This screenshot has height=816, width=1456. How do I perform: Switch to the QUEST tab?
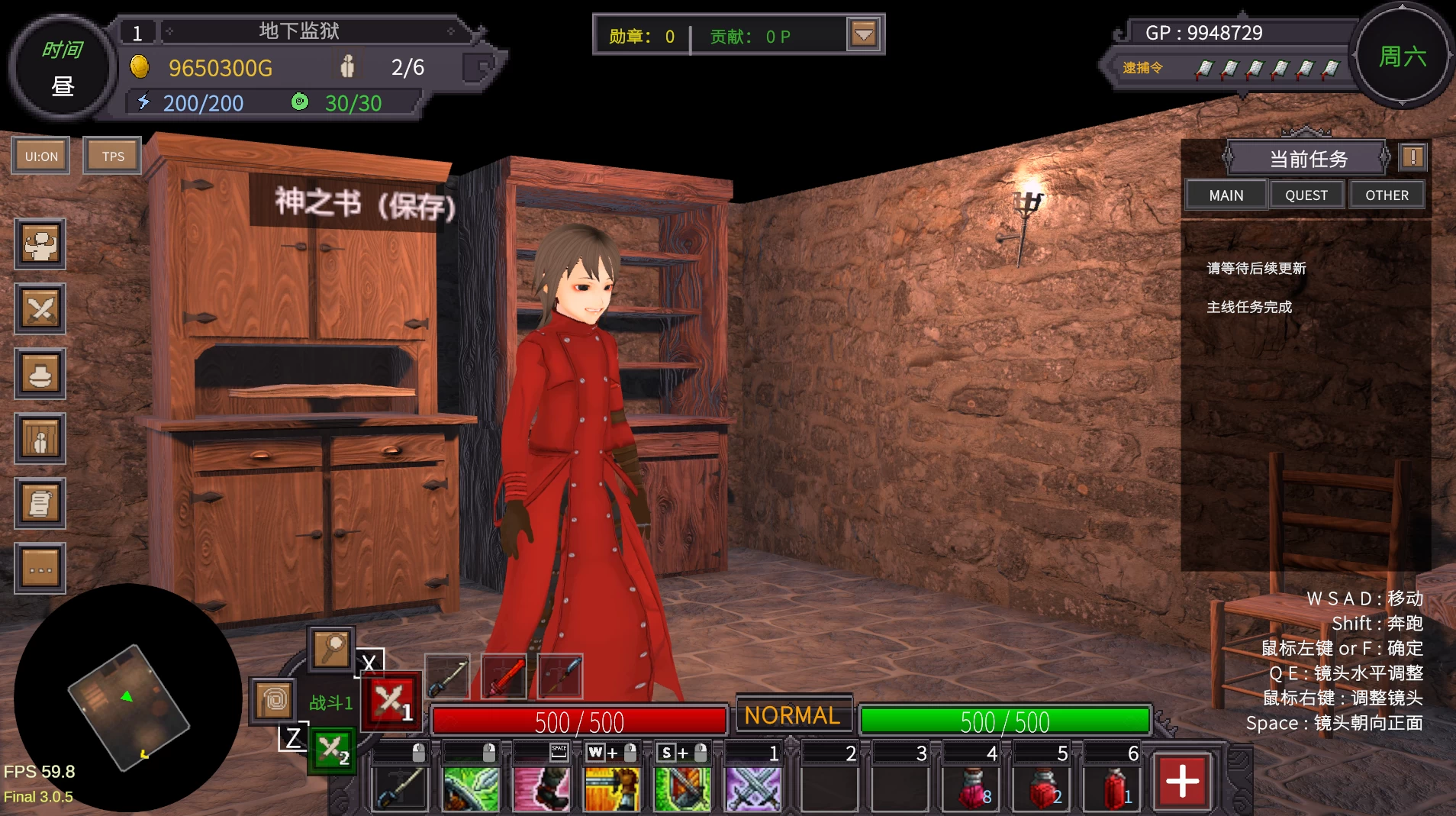1306,195
